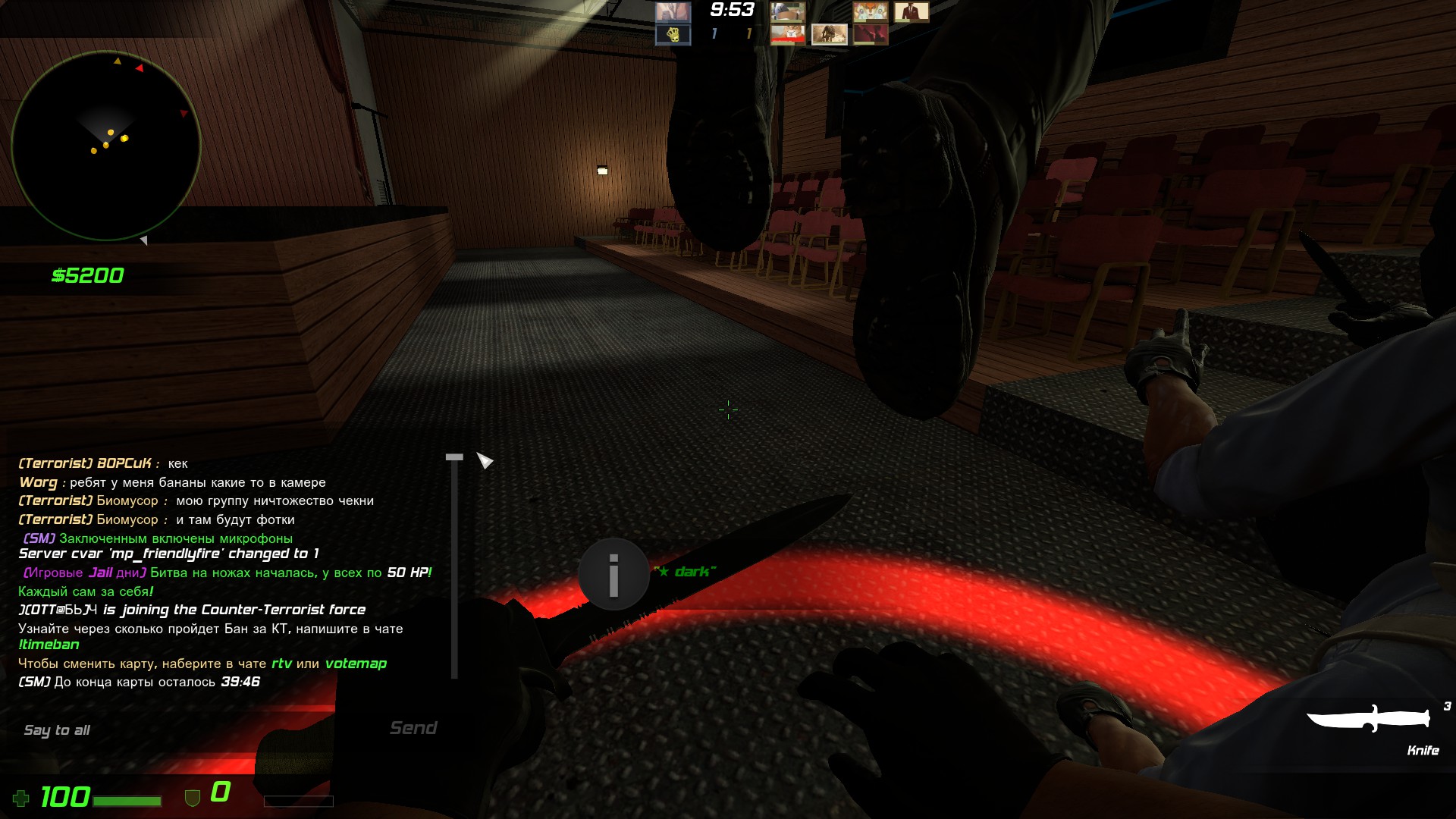Select the orange-haired cartoon face avatar
1456x819 pixels.
tap(870, 11)
